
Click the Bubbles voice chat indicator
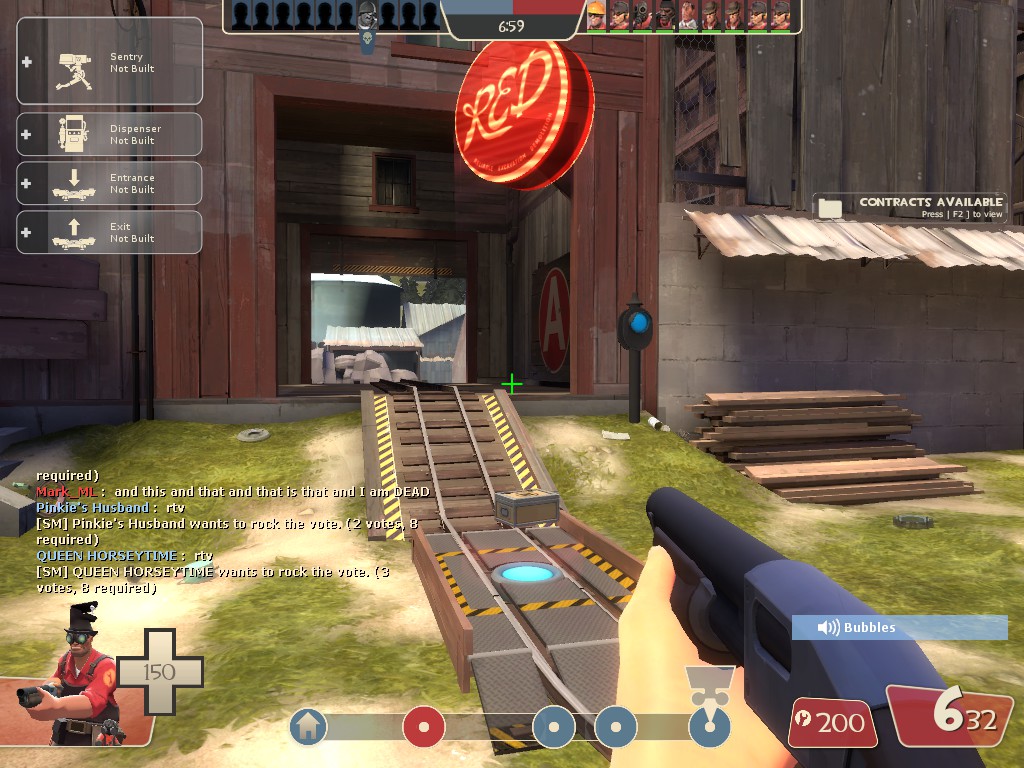click(x=899, y=628)
